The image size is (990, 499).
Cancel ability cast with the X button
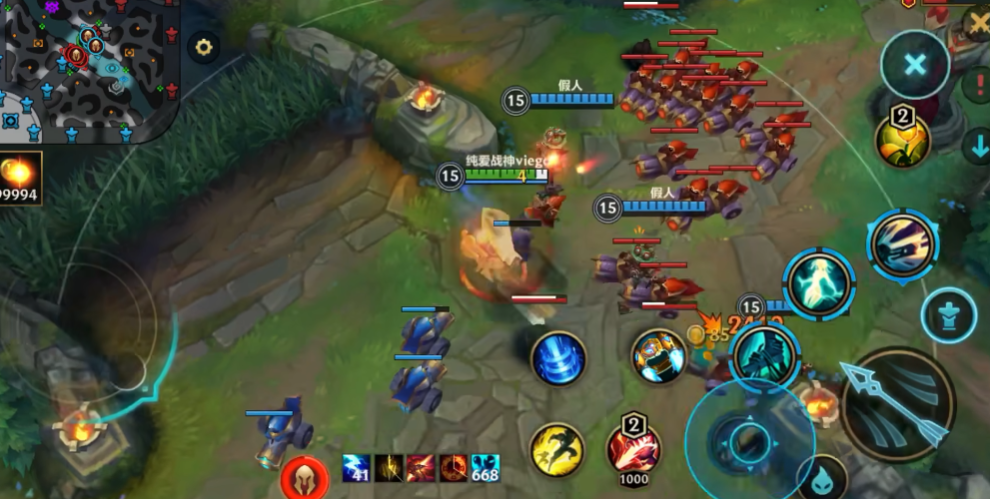tap(914, 65)
